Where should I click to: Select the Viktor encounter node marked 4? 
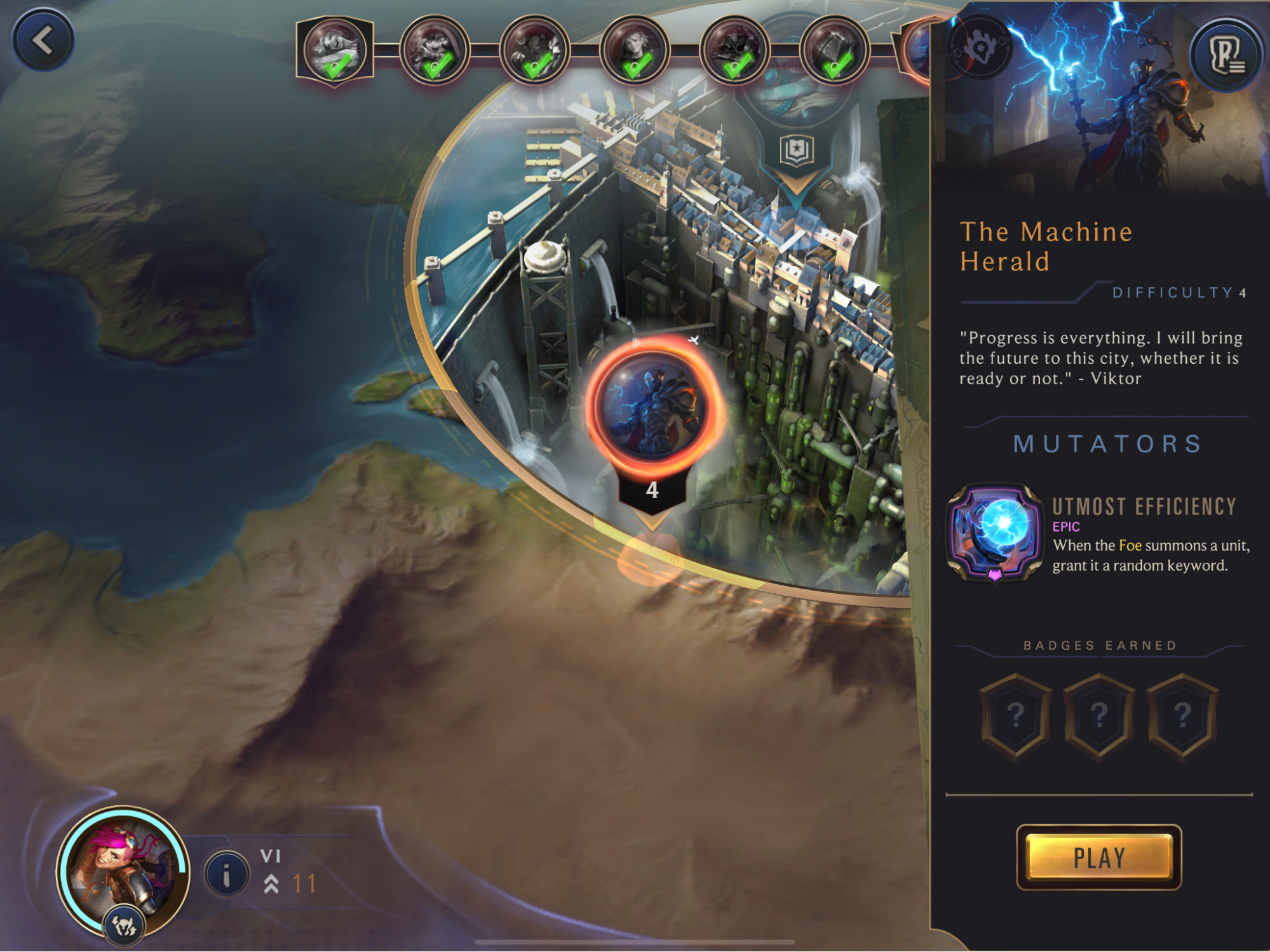(652, 408)
